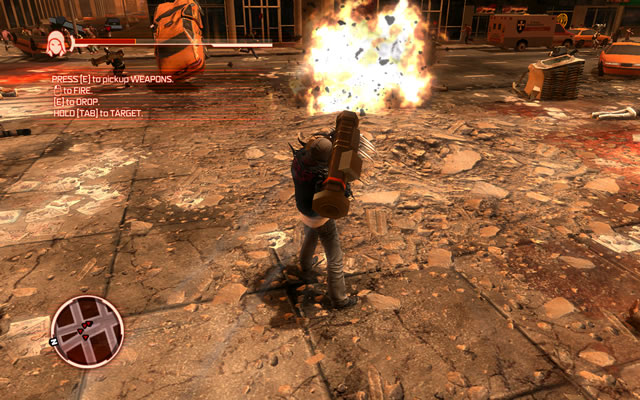Click the circular minimap
This screenshot has height=400, width=640.
coord(87,332)
